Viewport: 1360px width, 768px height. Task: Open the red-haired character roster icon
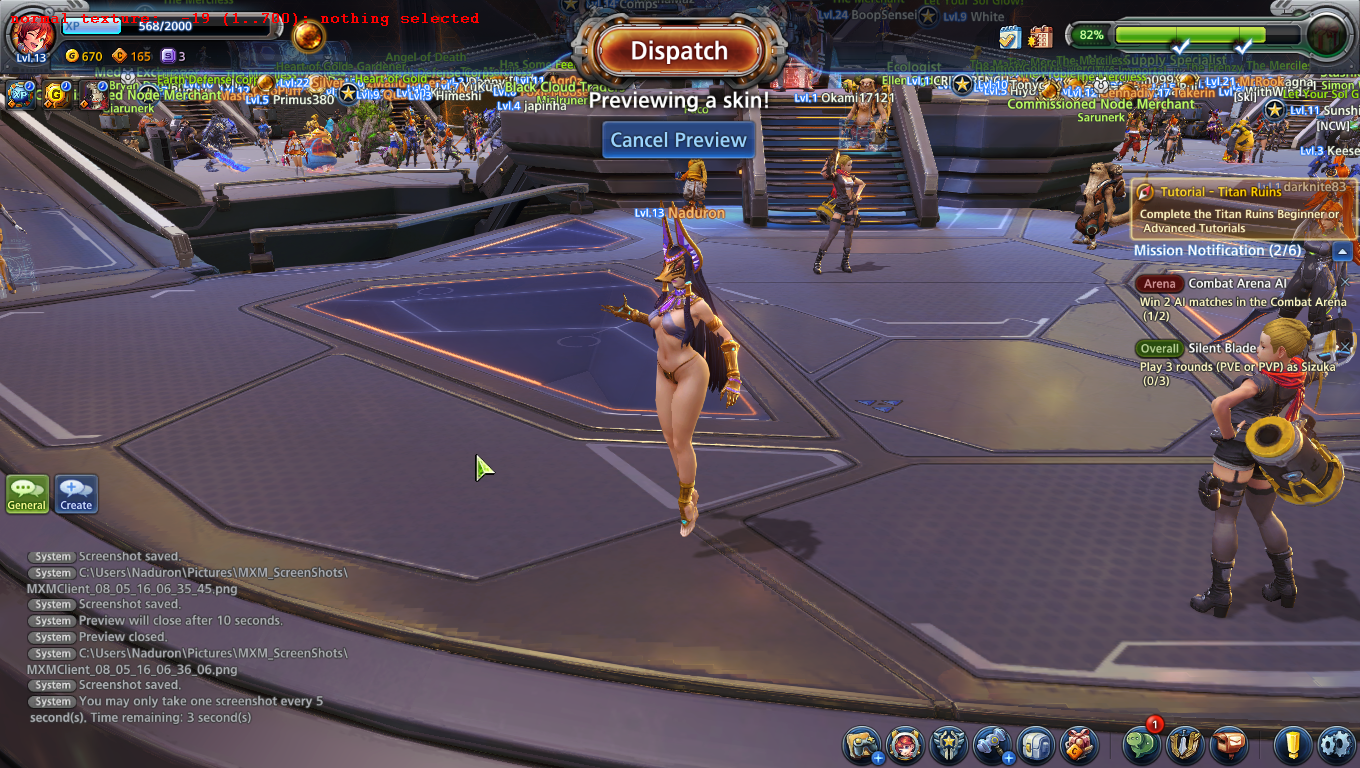click(905, 745)
